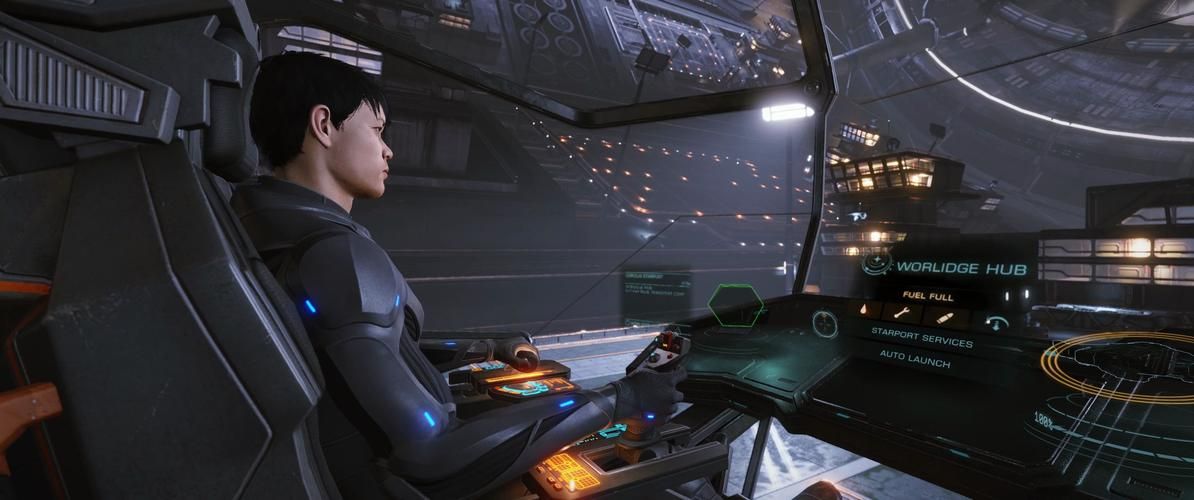Image resolution: width=1194 pixels, height=500 pixels.
Task: Activate the hangar down-arrow icon
Action: coord(996,323)
